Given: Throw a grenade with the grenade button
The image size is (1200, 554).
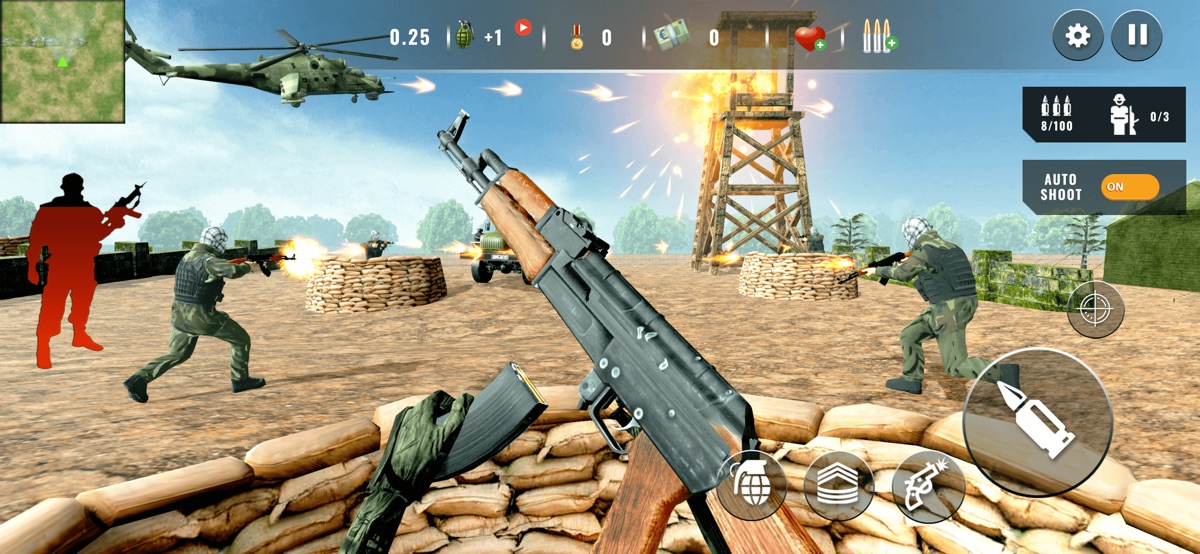Looking at the screenshot, I should [751, 485].
